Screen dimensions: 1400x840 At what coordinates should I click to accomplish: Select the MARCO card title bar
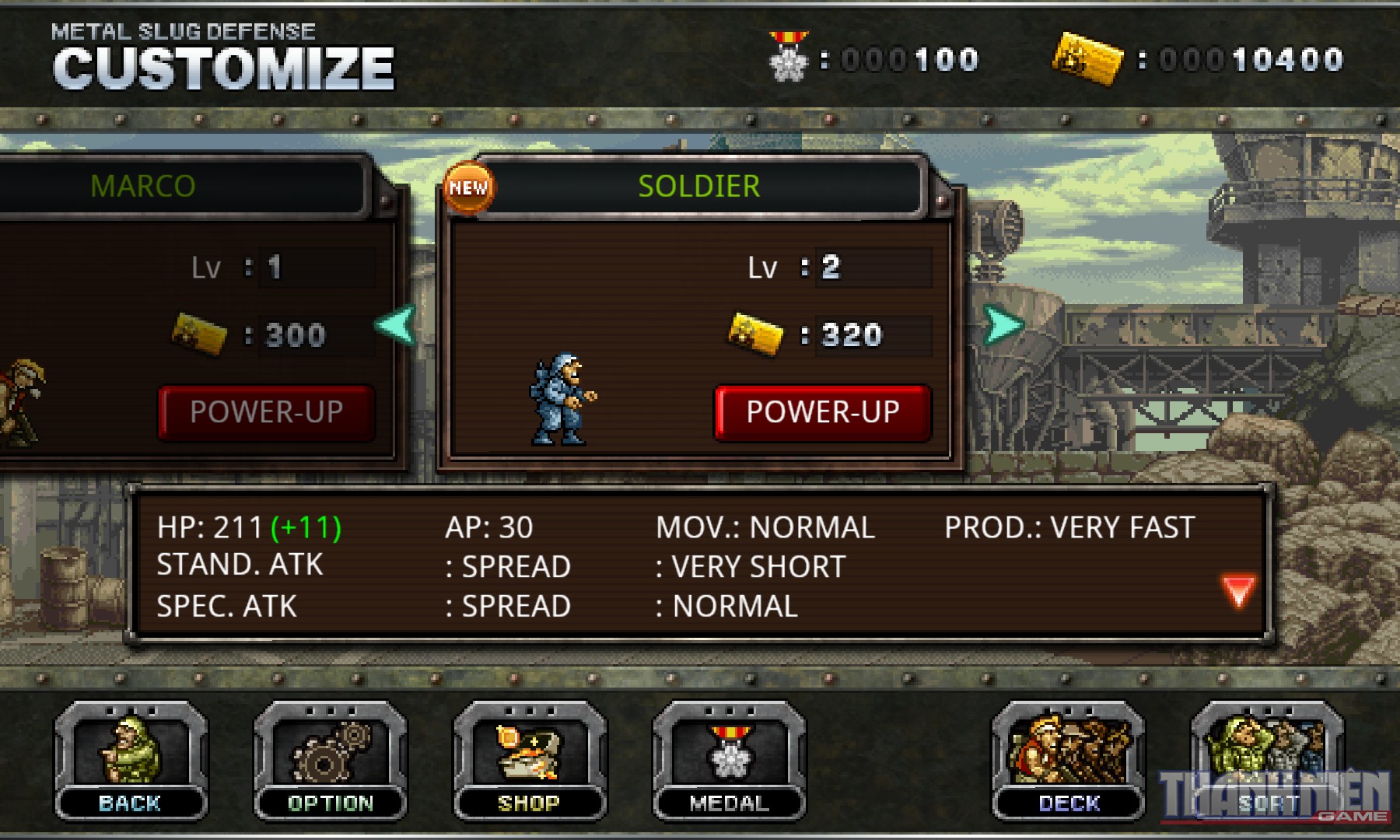click(144, 185)
